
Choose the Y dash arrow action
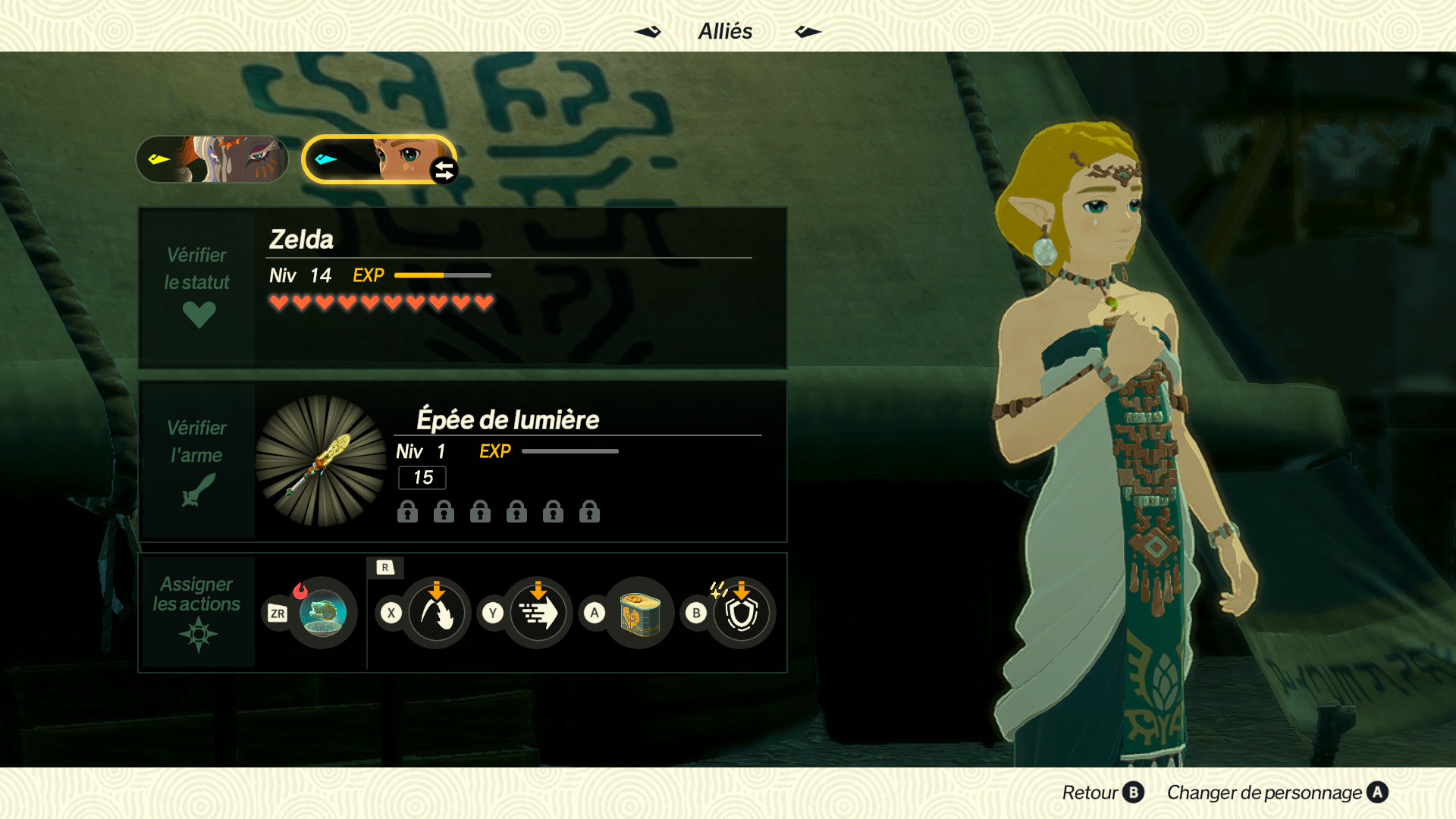coord(538,613)
